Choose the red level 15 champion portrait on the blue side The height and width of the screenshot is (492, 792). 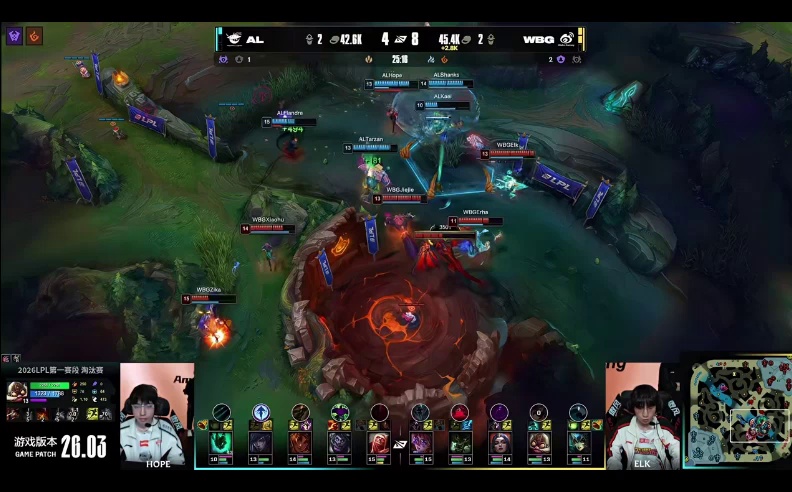pos(379,441)
